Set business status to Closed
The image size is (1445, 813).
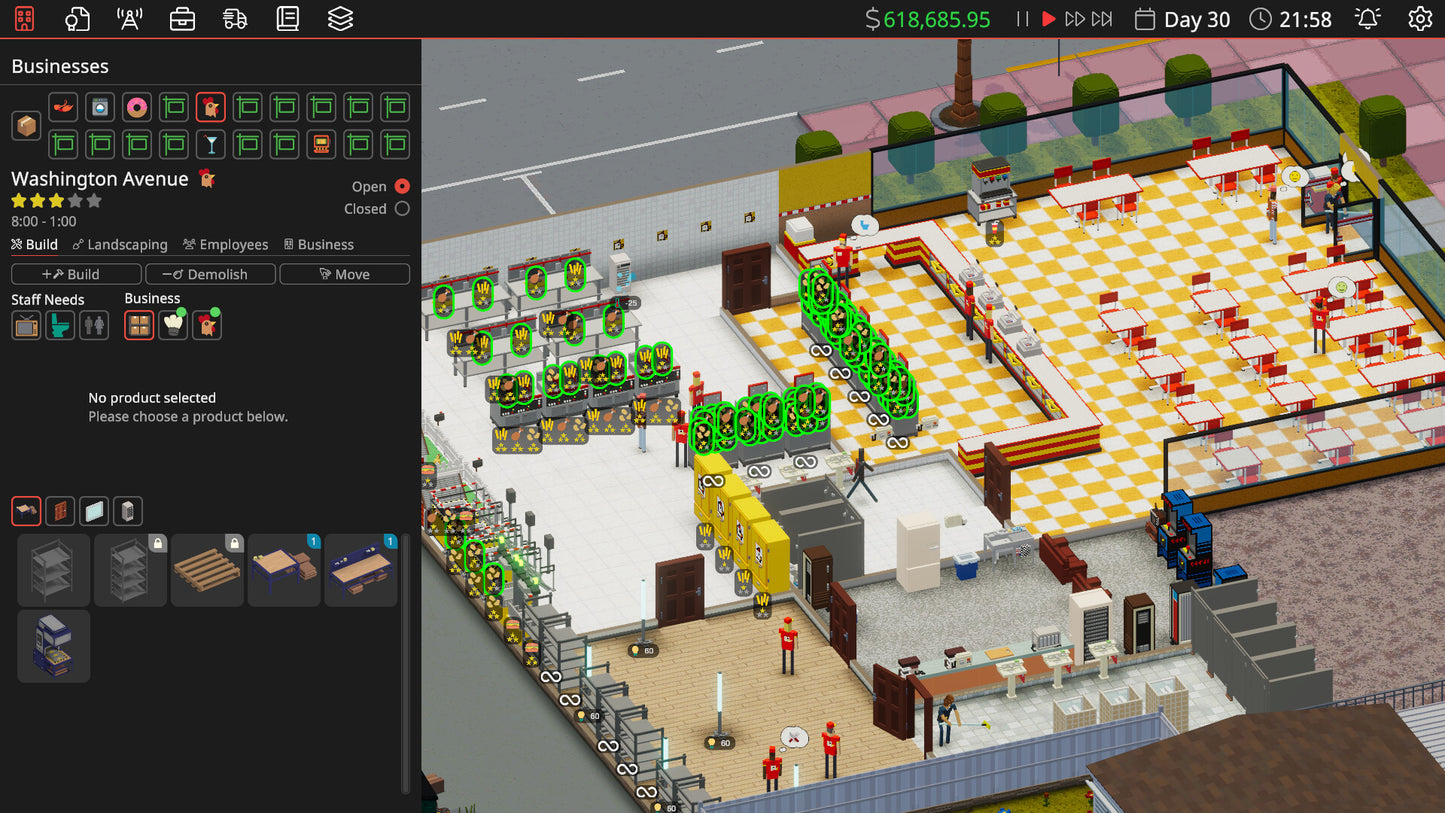[x=402, y=209]
